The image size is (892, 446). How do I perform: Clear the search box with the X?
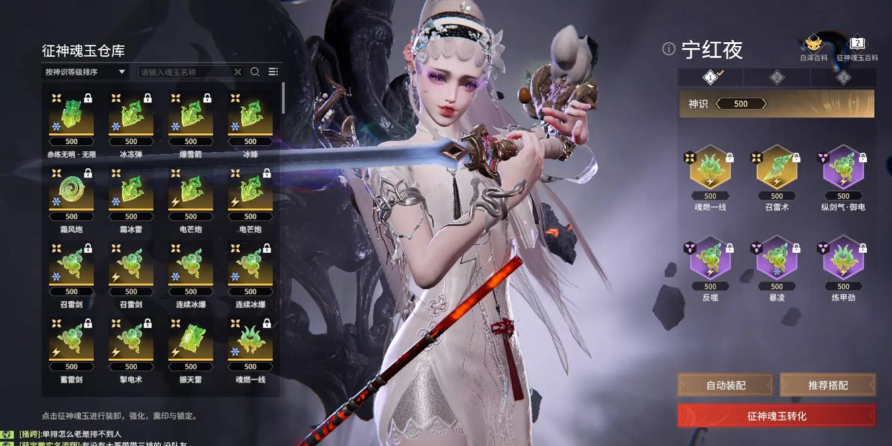coord(237,72)
